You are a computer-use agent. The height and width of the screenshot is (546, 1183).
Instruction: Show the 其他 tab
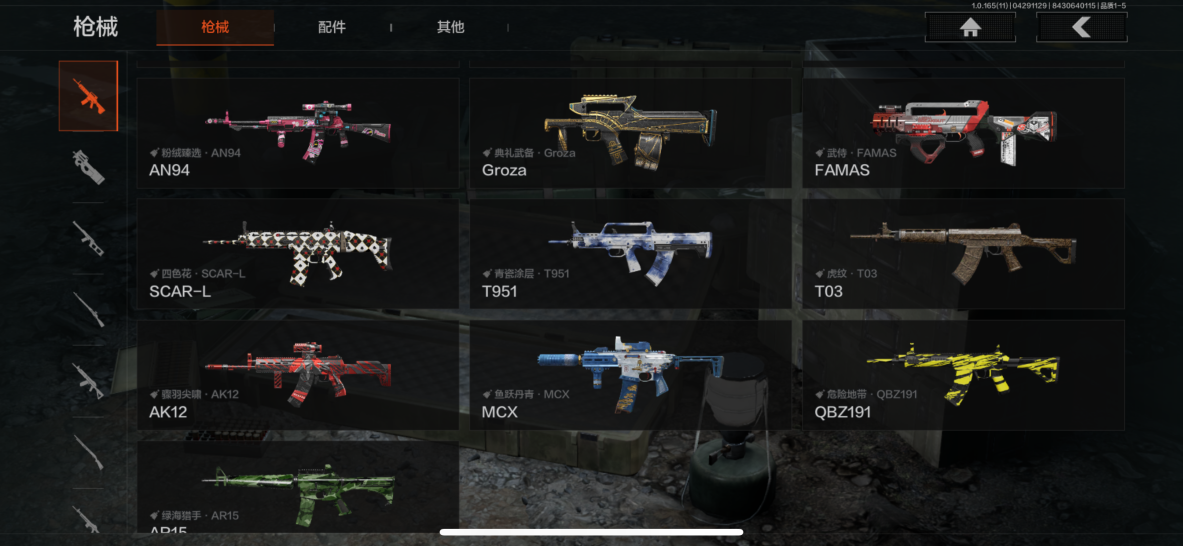[451, 27]
